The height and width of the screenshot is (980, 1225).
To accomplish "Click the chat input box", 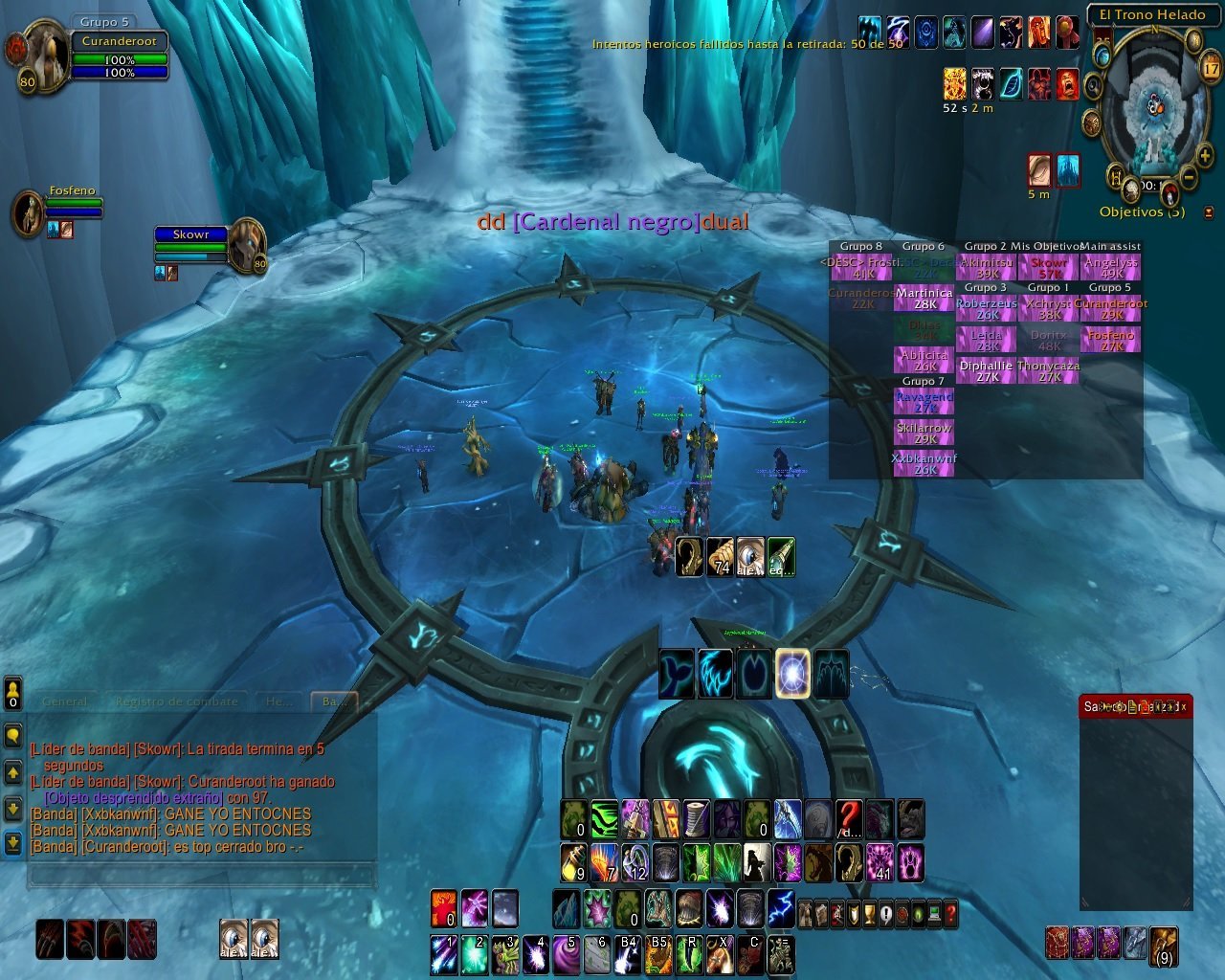I will [201, 874].
